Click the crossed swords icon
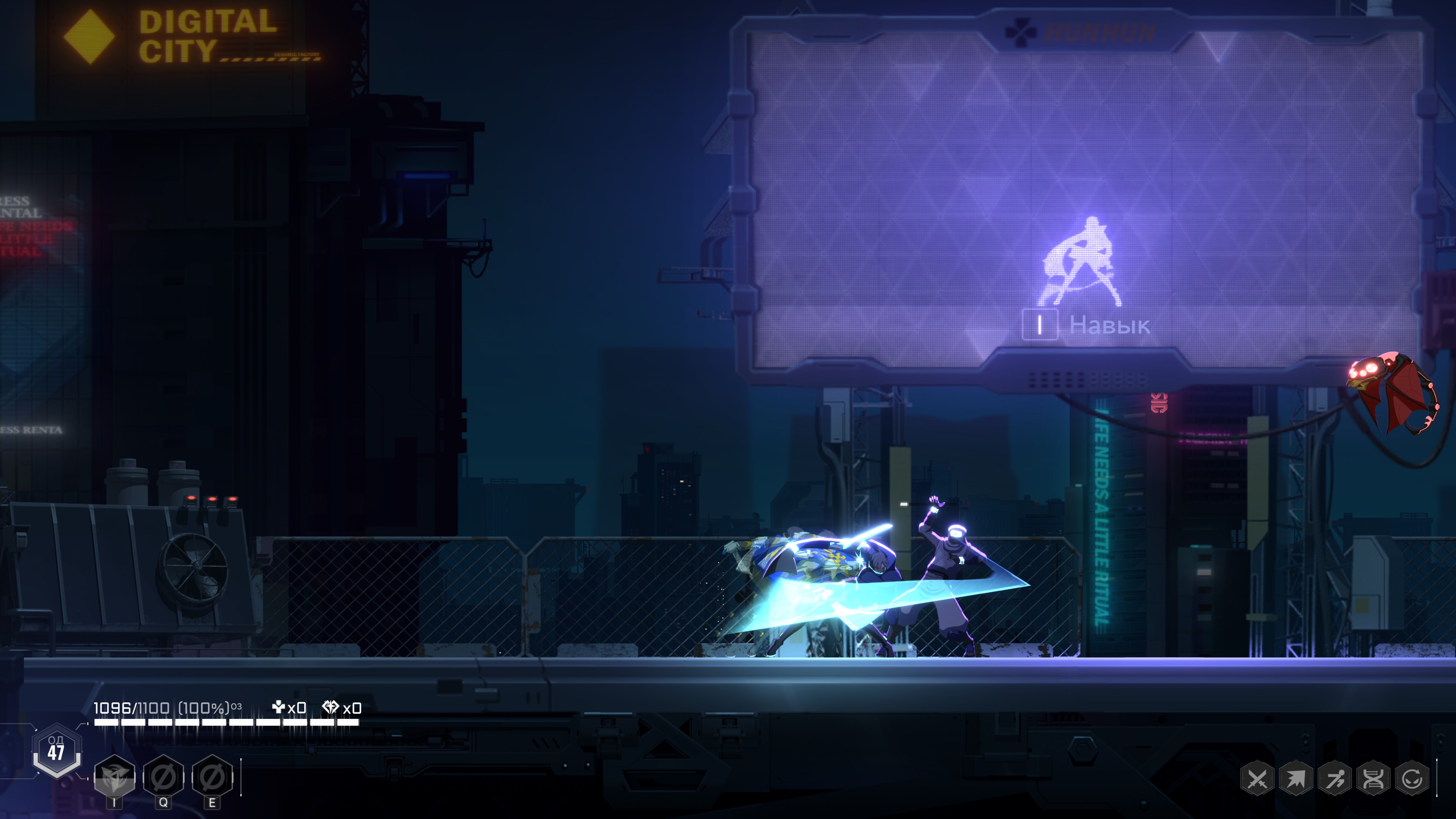1456x819 pixels. pyautogui.click(x=1257, y=780)
